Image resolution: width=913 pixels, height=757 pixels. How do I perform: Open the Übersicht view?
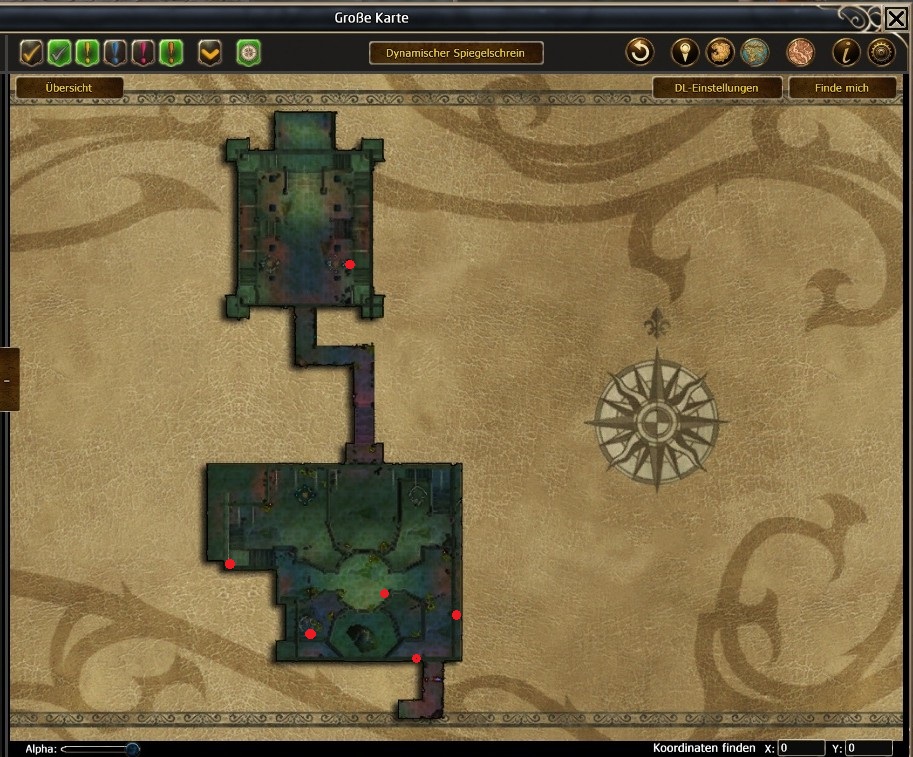(69, 88)
